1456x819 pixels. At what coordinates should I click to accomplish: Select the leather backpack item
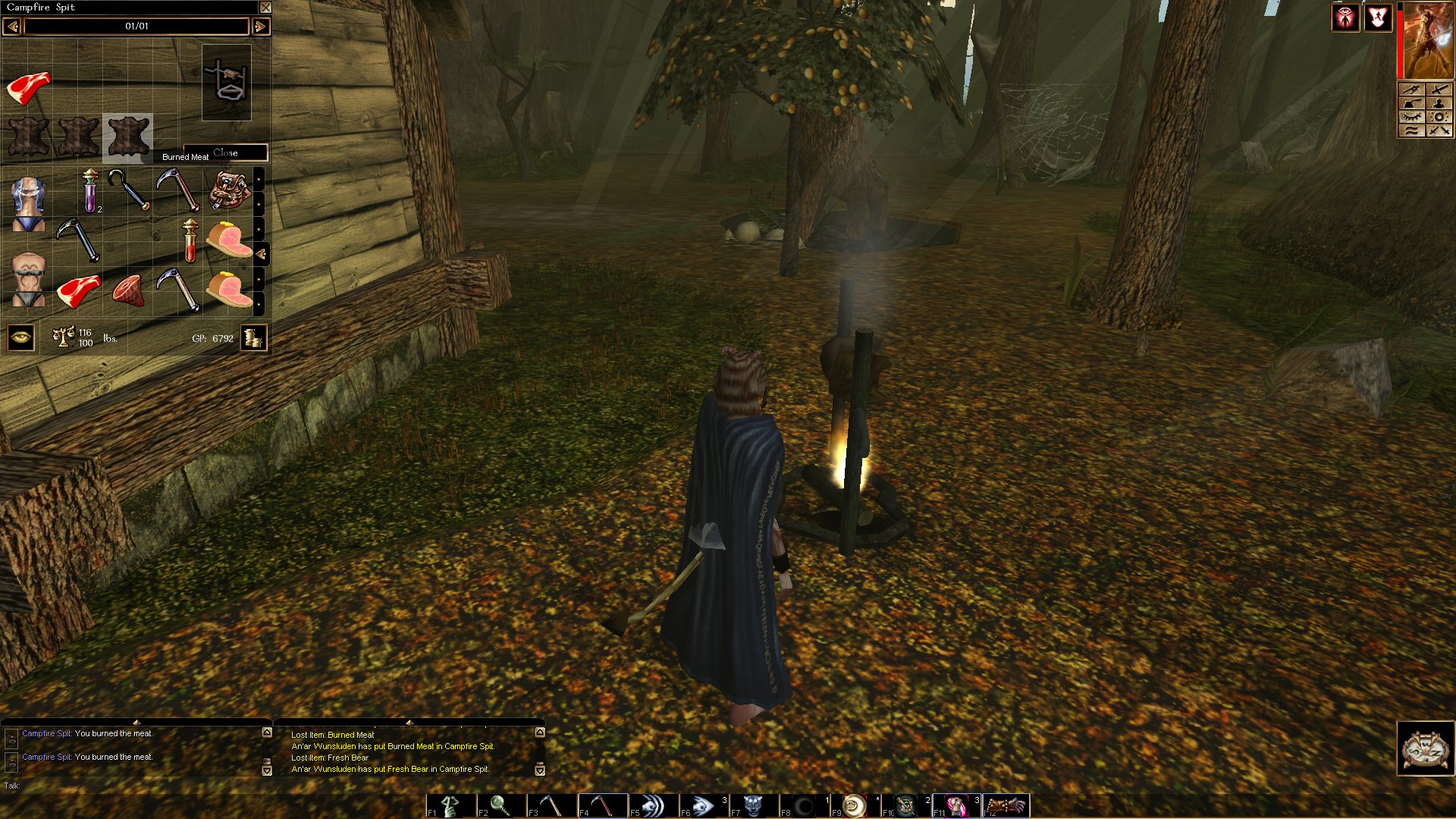pos(229,190)
